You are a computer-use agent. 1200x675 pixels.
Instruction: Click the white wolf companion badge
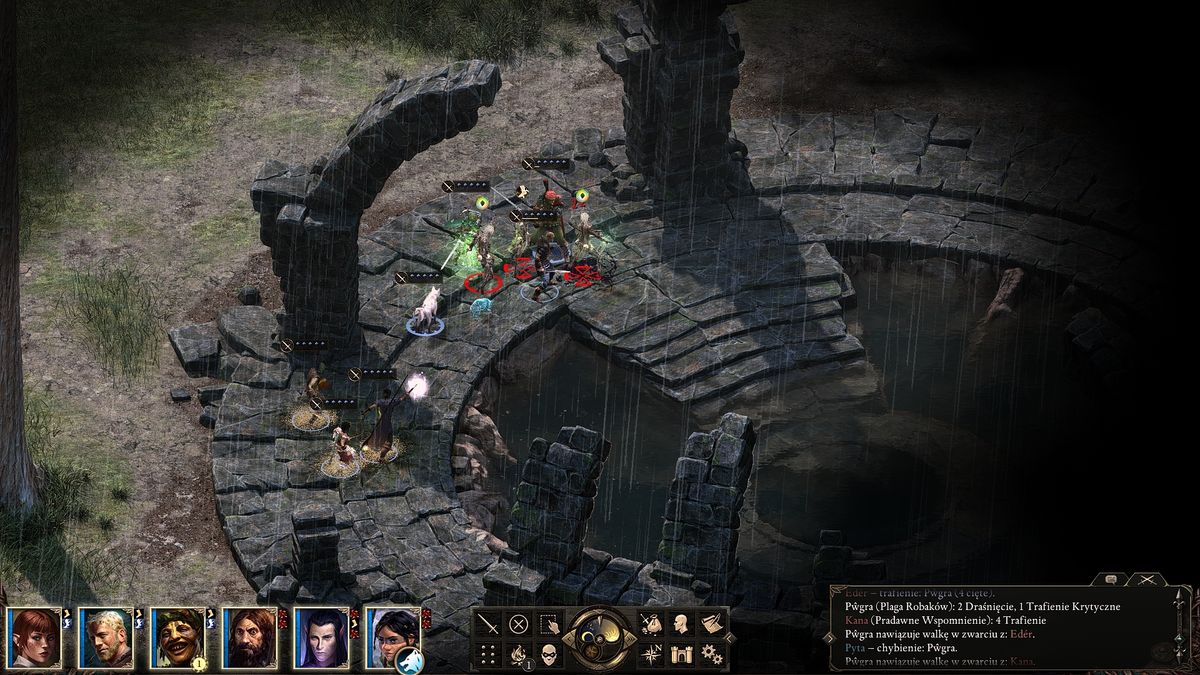click(410, 661)
